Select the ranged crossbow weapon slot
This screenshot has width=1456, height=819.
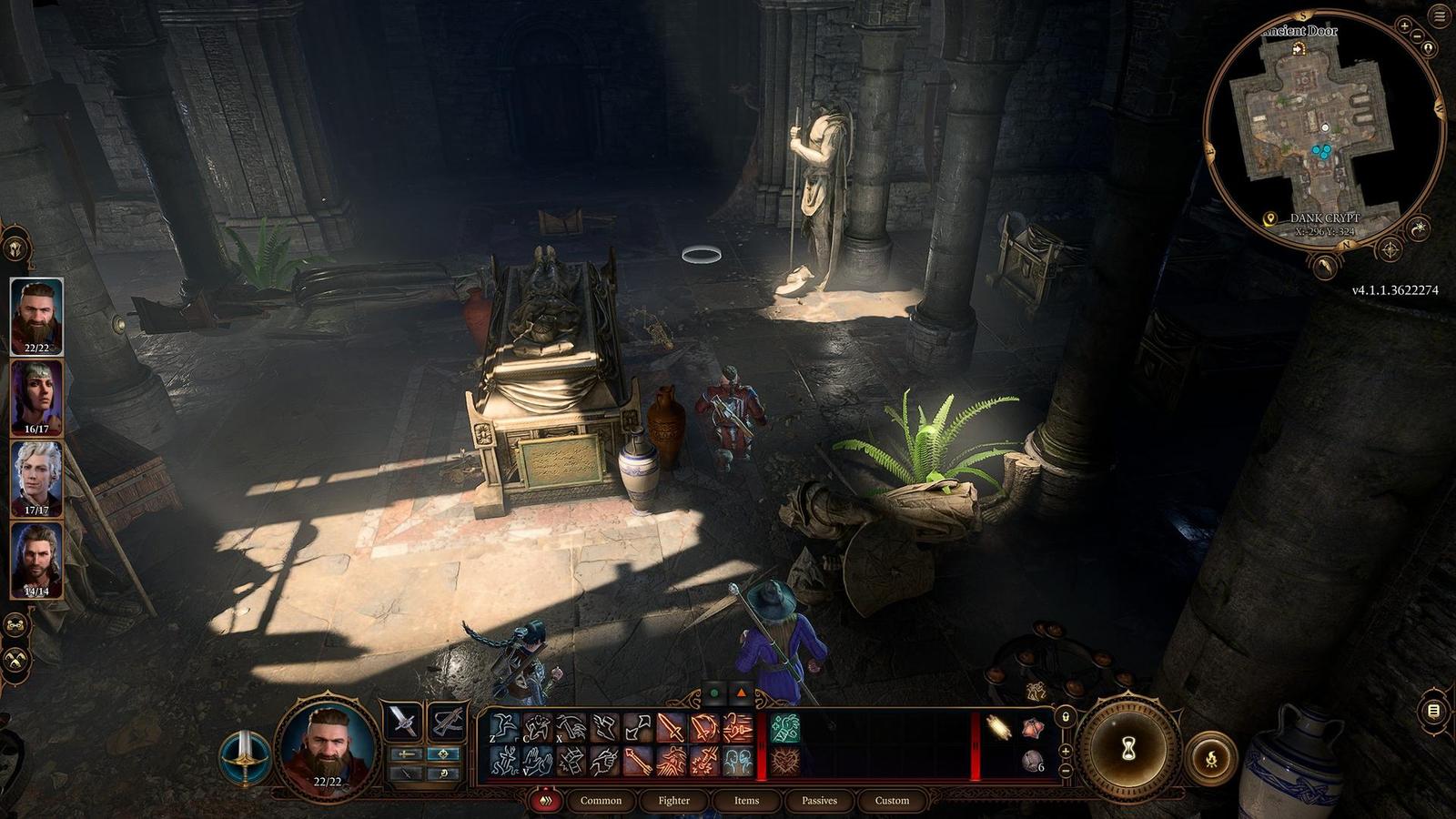447,723
